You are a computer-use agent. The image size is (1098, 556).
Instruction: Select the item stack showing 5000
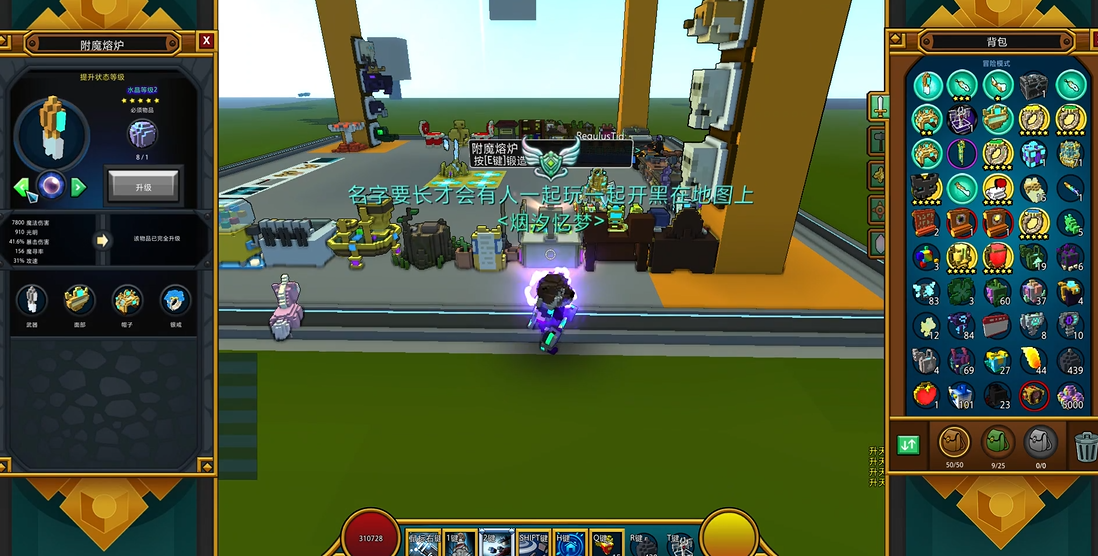pyautogui.click(x=1070, y=395)
